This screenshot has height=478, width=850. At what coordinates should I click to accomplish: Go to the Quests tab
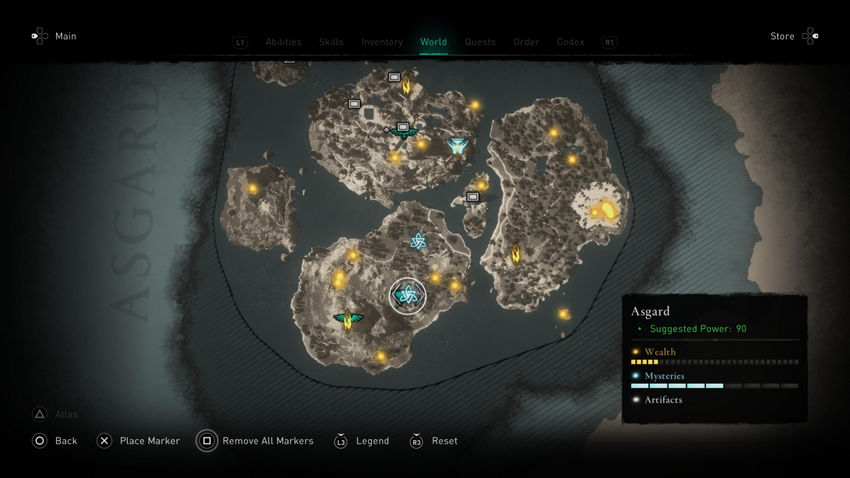[480, 42]
